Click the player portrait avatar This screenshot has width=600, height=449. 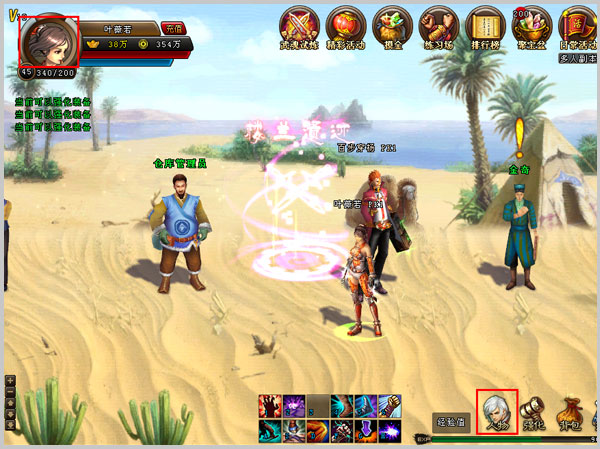[48, 41]
